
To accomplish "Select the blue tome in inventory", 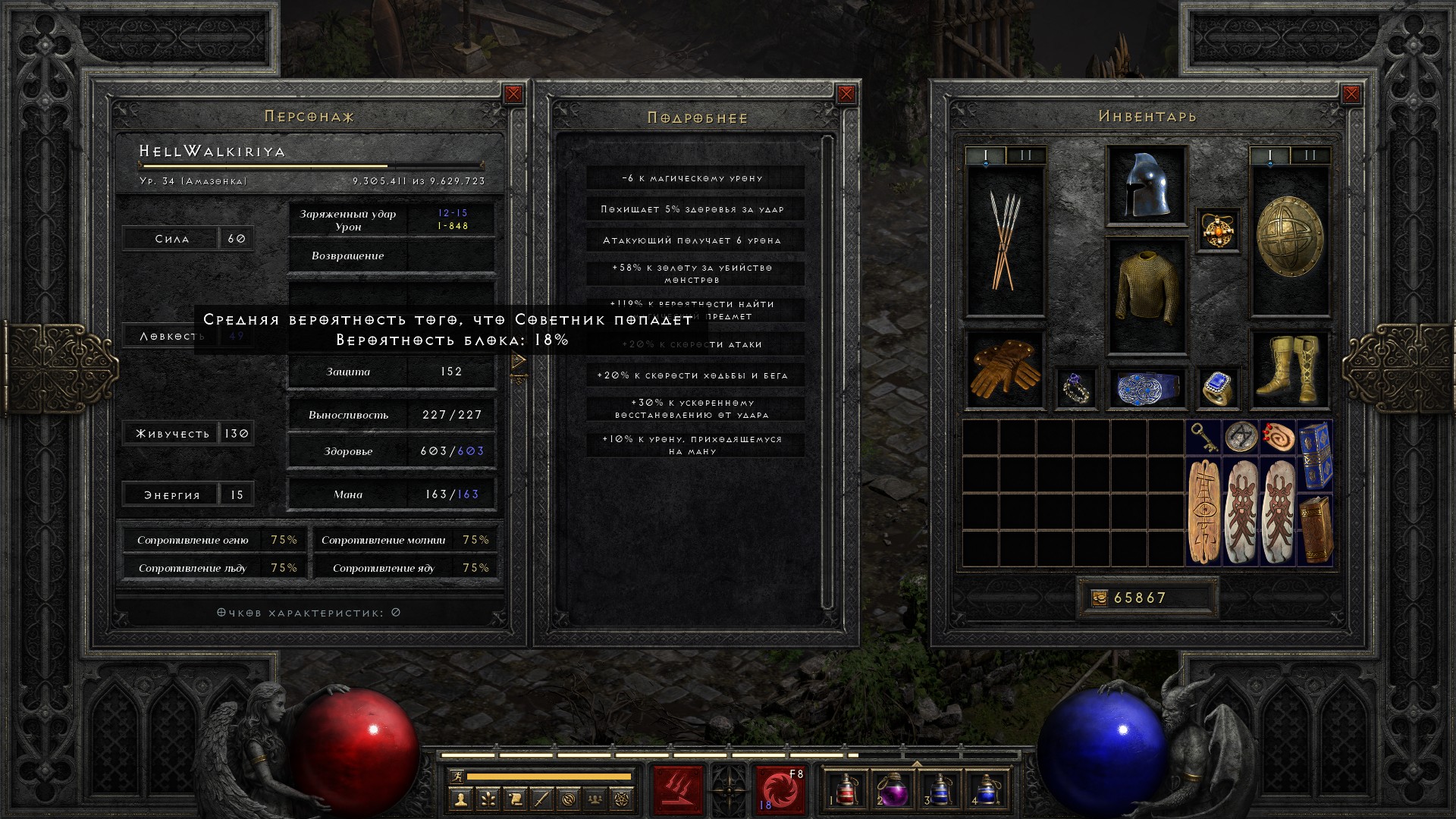I will [x=1316, y=455].
